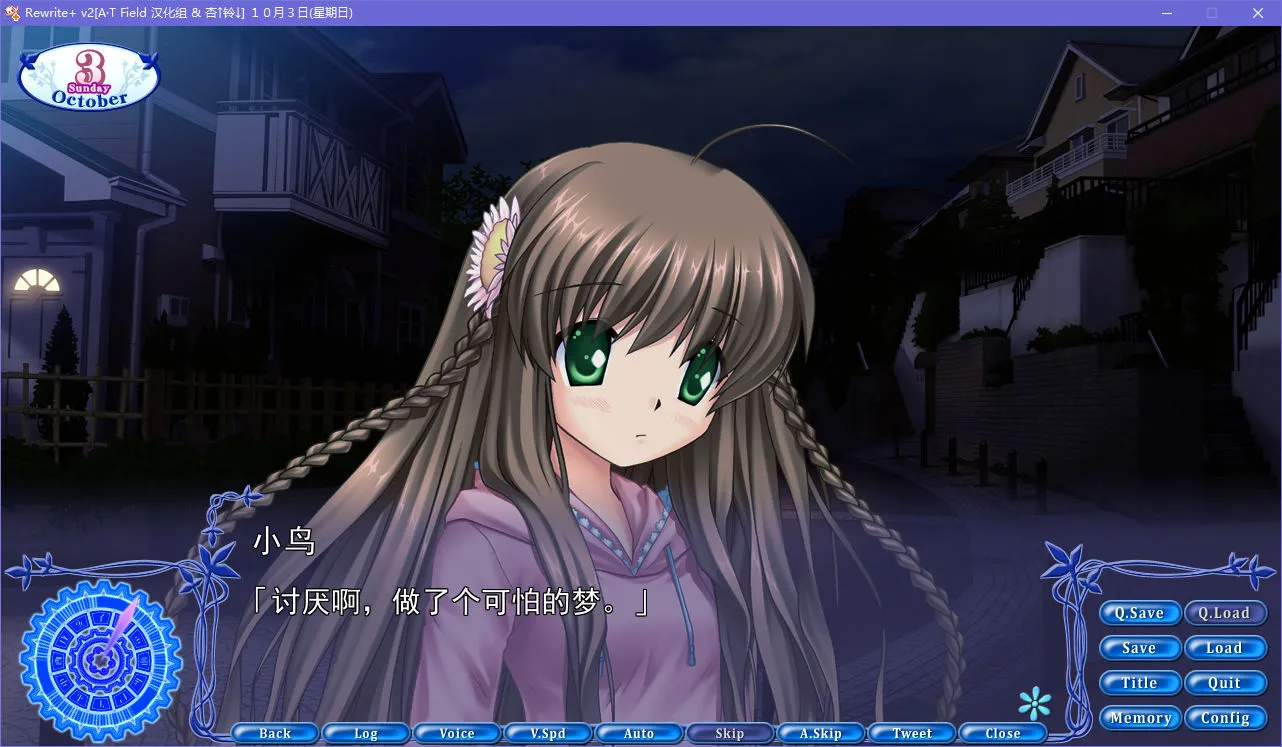1282x747 pixels.
Task: Turn on A.Skip mode
Action: 820,732
